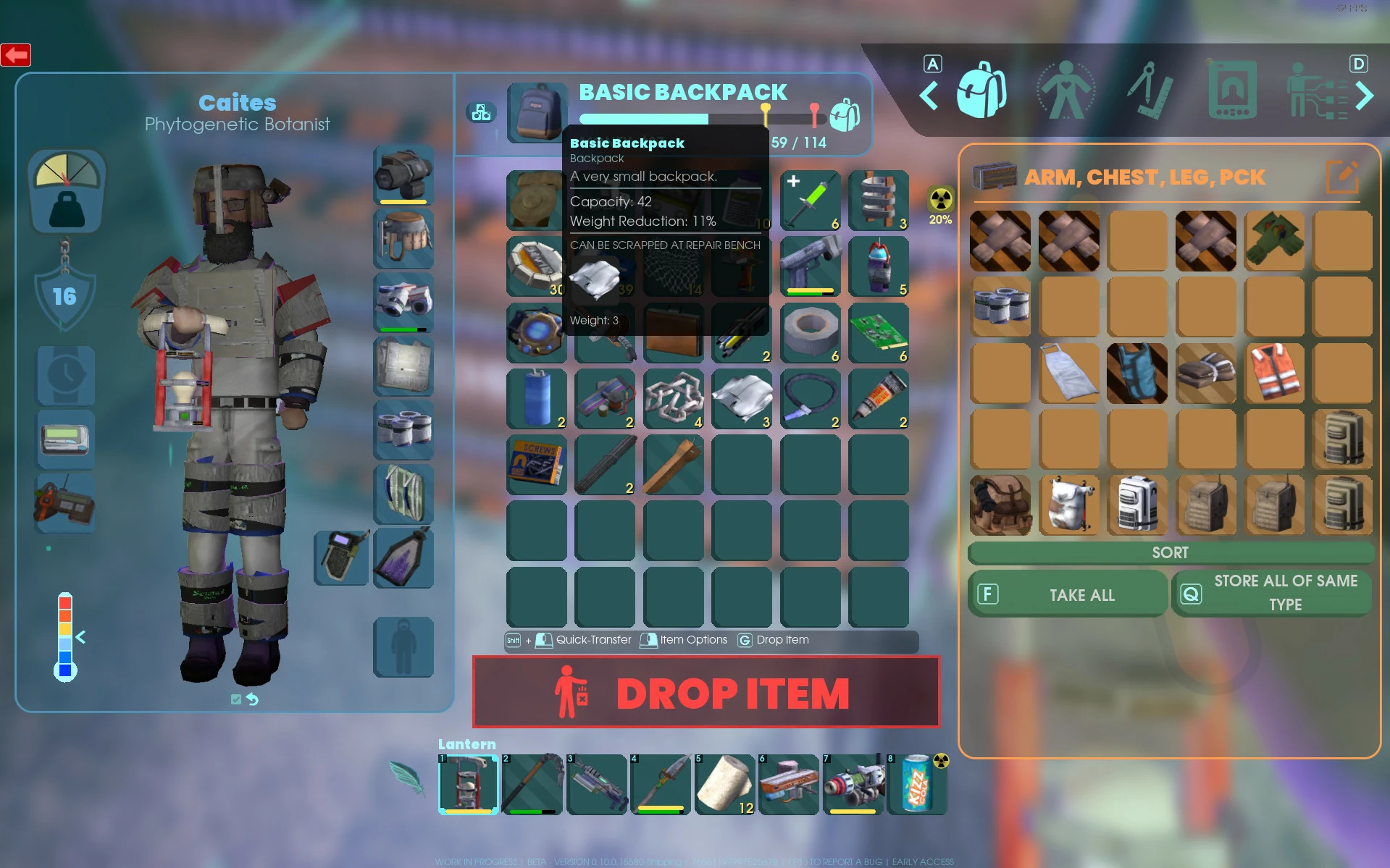Select the weight capacity gauge icon
This screenshot has height=868, width=1390.
point(66,190)
